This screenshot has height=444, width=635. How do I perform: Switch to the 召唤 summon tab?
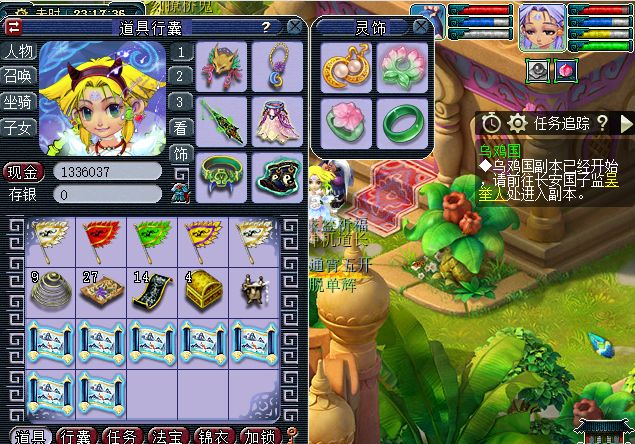click(17, 74)
